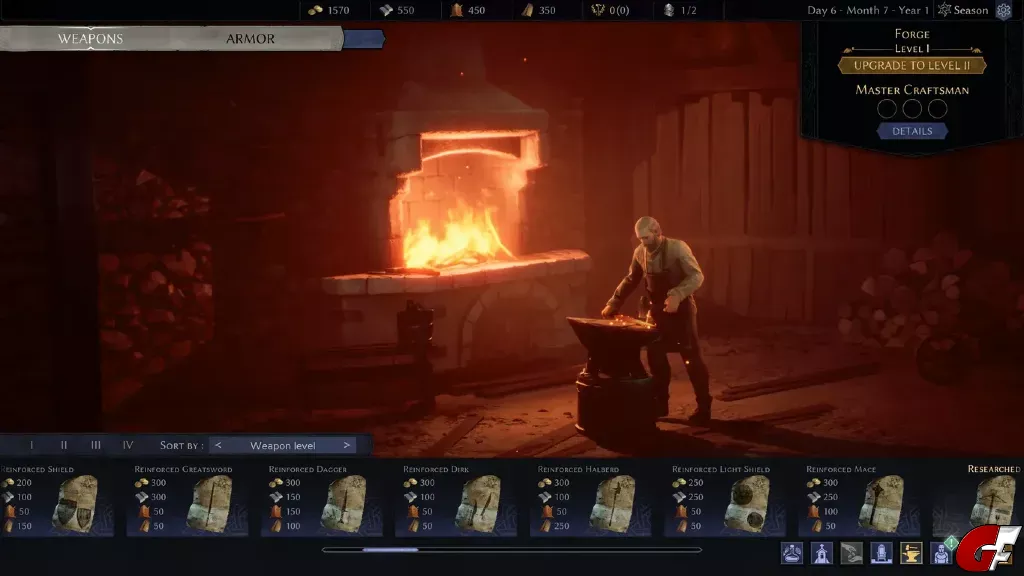
Task: Filter blueprints by tier I
Action: tap(31, 445)
